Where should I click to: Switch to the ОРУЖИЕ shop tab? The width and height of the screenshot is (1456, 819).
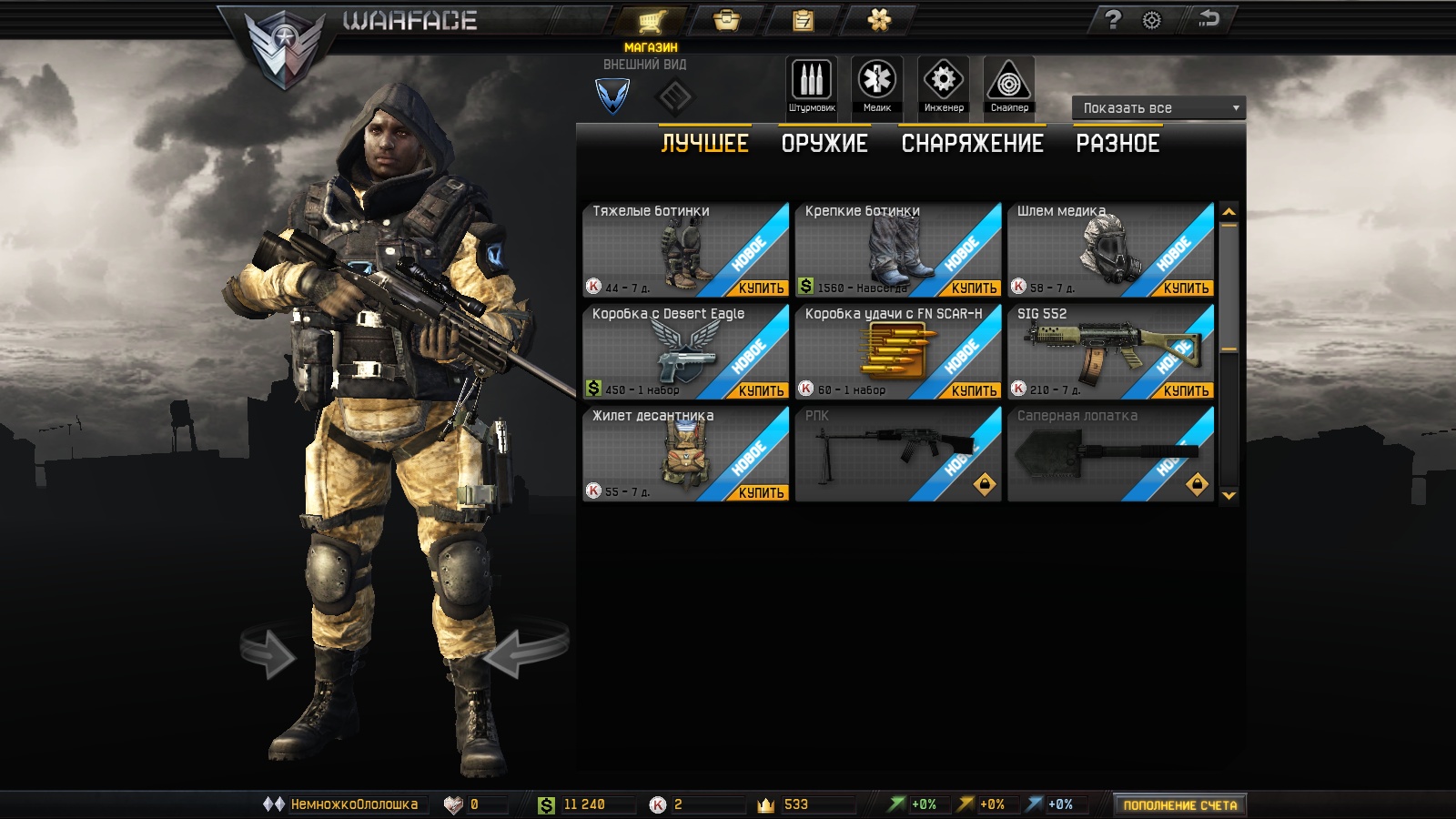[x=824, y=144]
